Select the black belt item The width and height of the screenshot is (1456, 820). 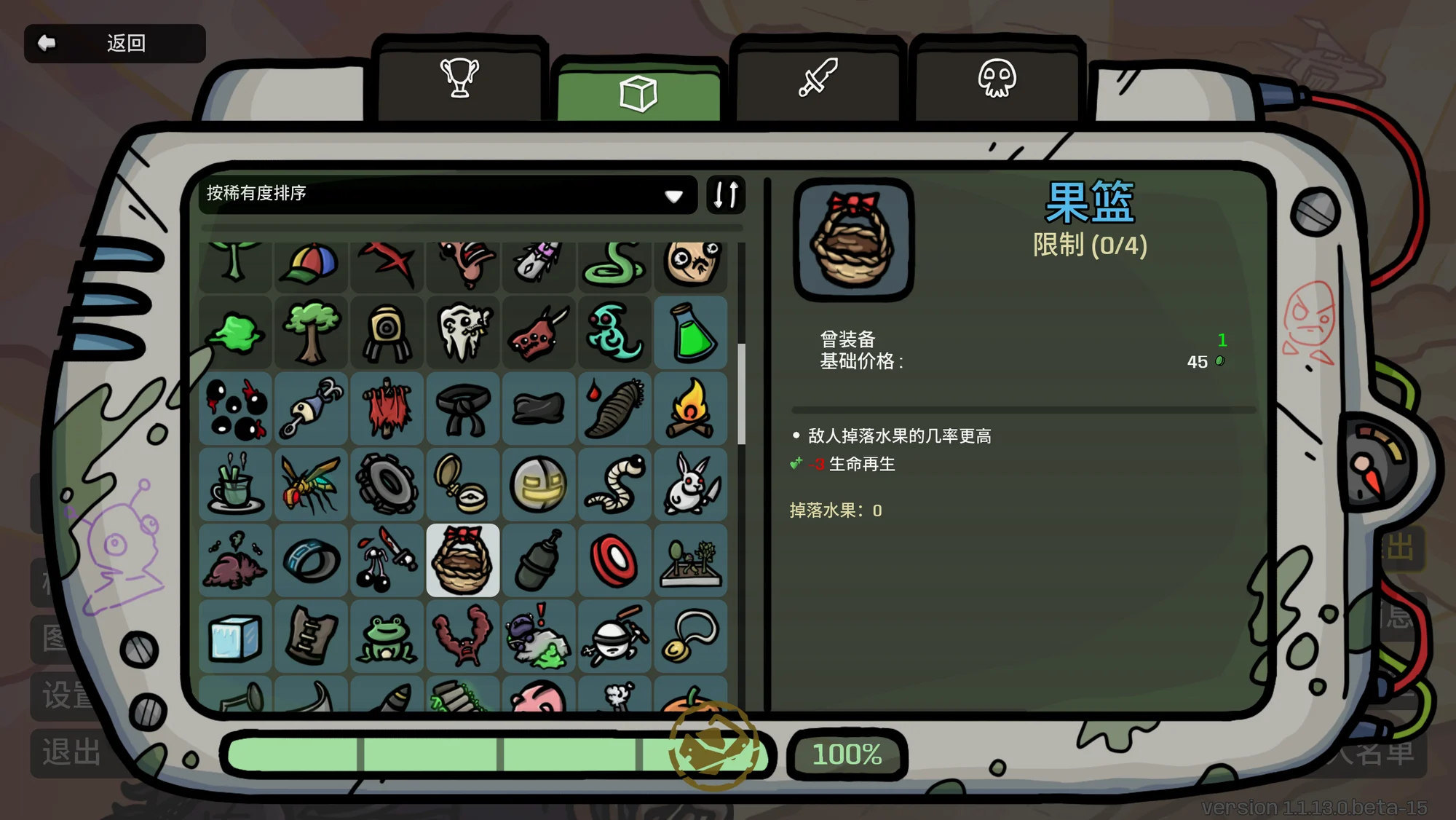[463, 409]
